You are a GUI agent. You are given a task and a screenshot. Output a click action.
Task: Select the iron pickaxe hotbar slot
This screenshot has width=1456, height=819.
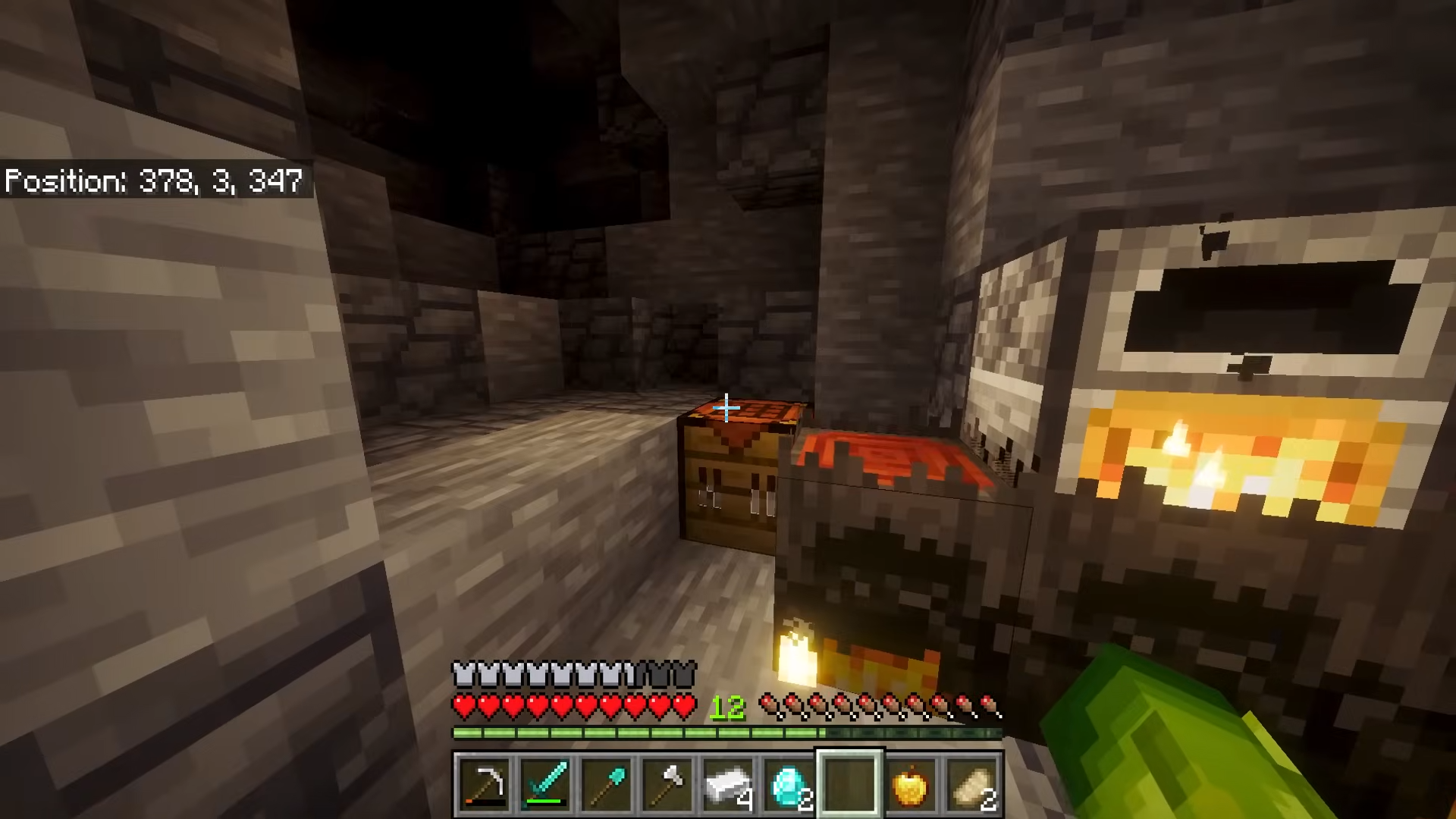point(484,785)
